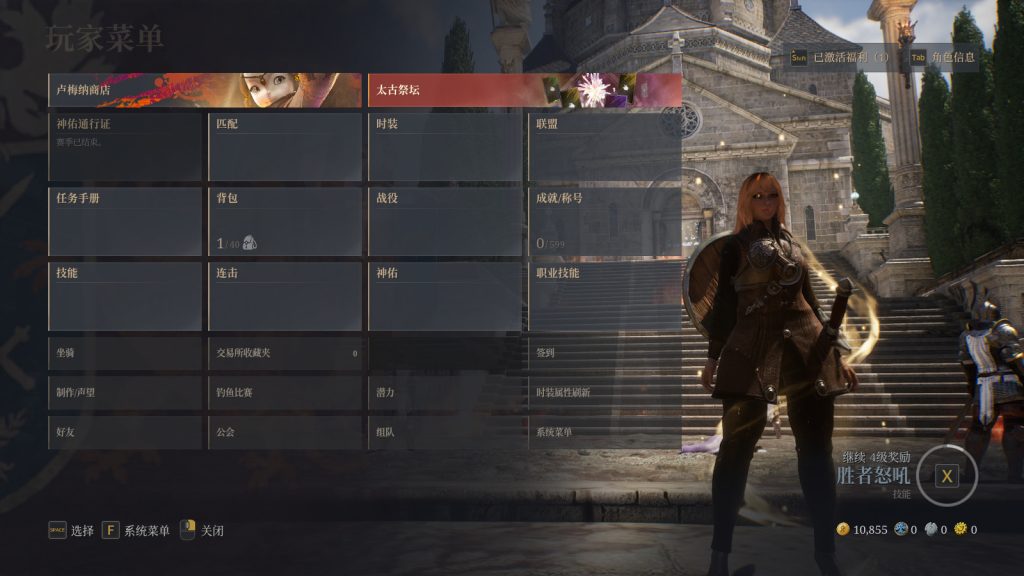Select the 签到 check-in entry
Viewport: 1024px width, 576px height.
605,353
